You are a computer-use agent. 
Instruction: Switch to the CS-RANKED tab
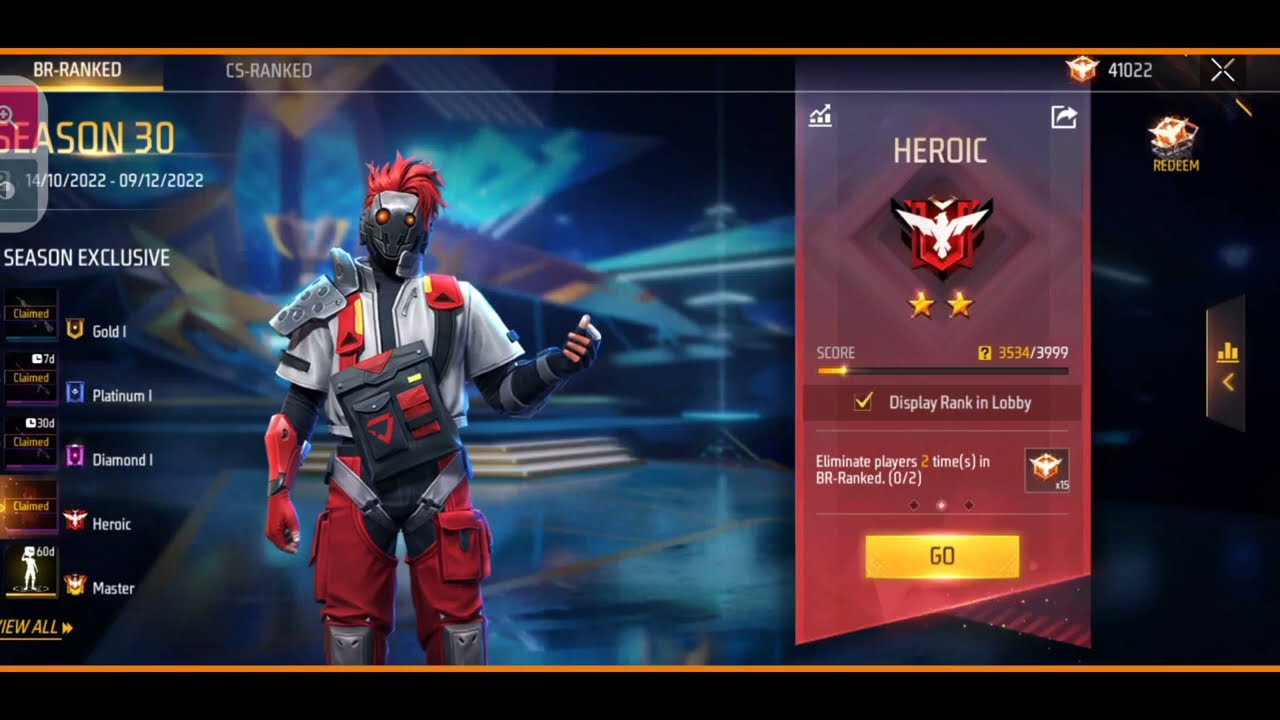[267, 70]
